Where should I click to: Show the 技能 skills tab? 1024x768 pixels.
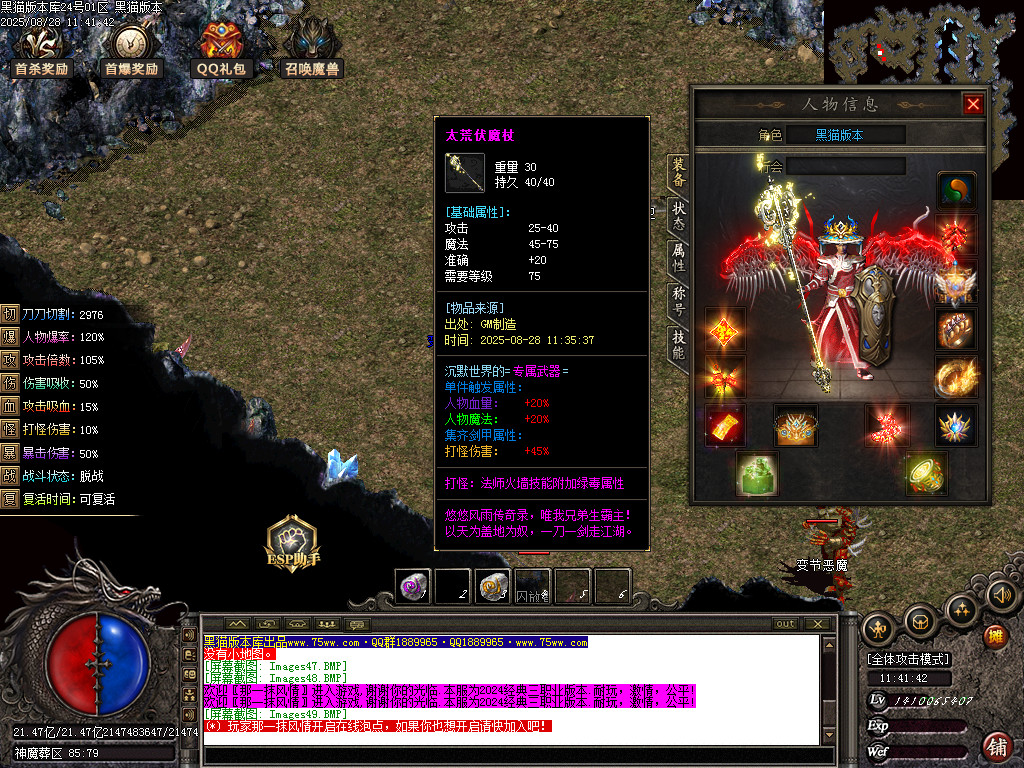(679, 345)
